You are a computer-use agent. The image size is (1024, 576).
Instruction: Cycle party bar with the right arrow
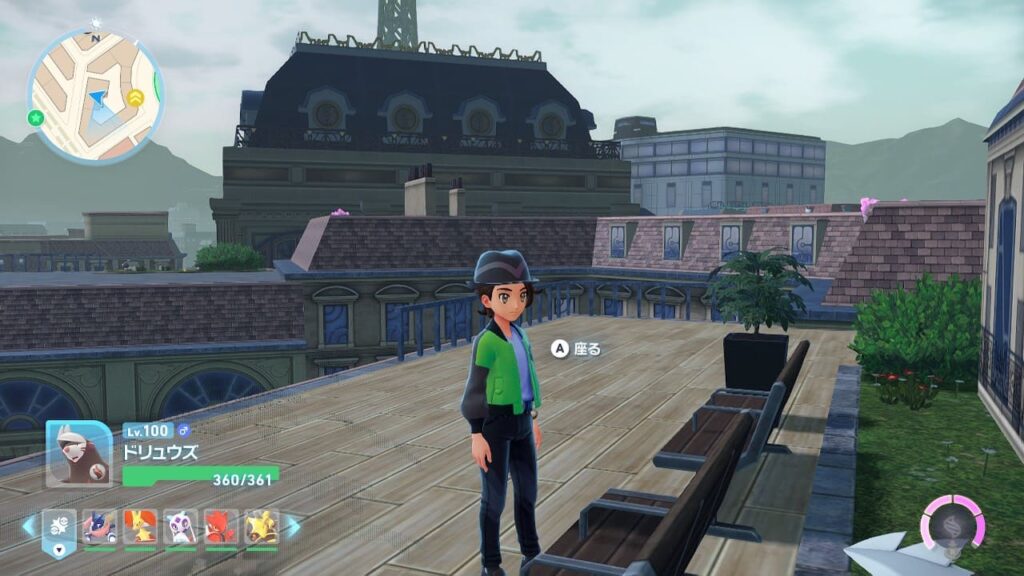click(293, 526)
